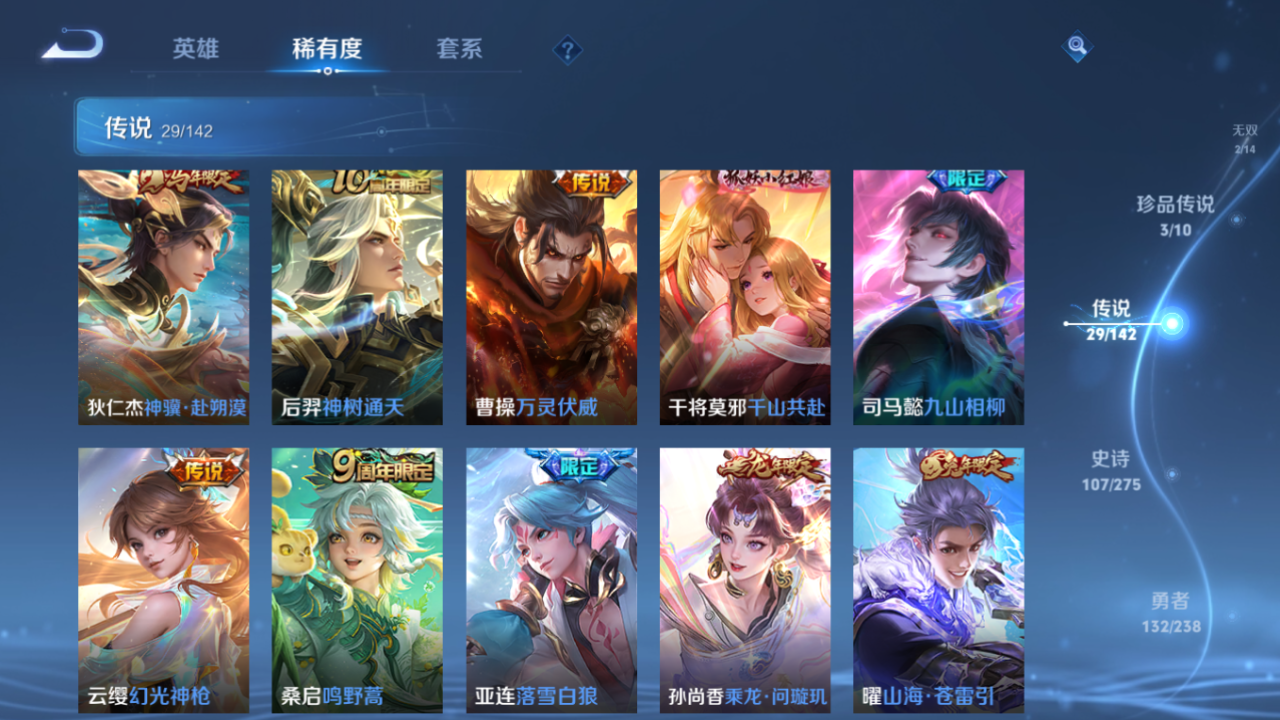Click the back arrow icon at top left
Screen dimensions: 1280x720
tap(70, 42)
